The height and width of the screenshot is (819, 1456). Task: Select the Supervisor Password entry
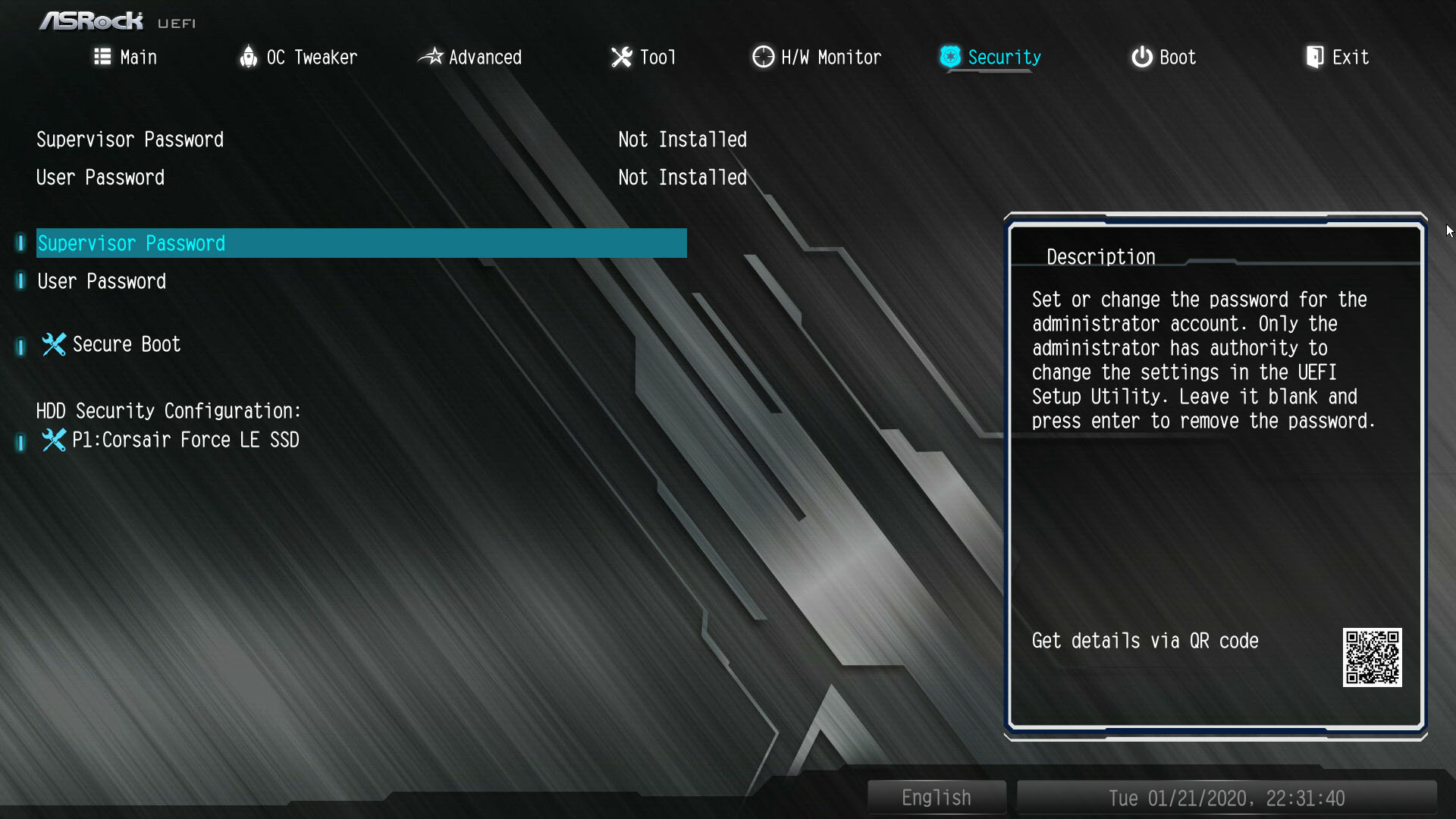(x=131, y=243)
